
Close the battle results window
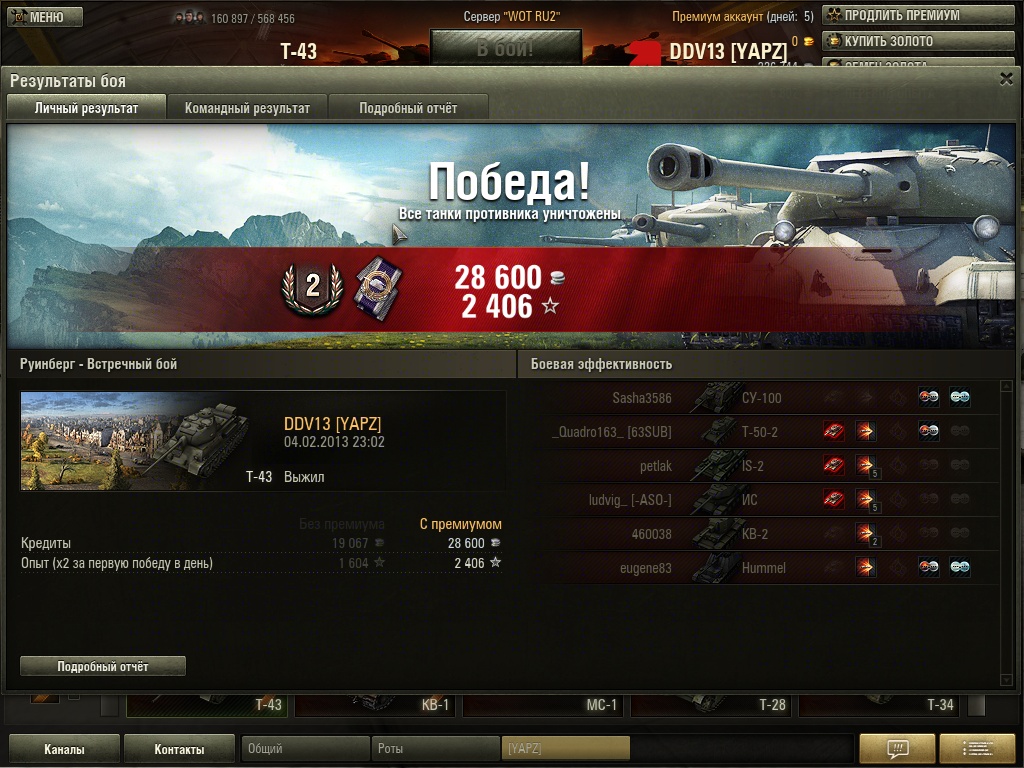point(1006,79)
